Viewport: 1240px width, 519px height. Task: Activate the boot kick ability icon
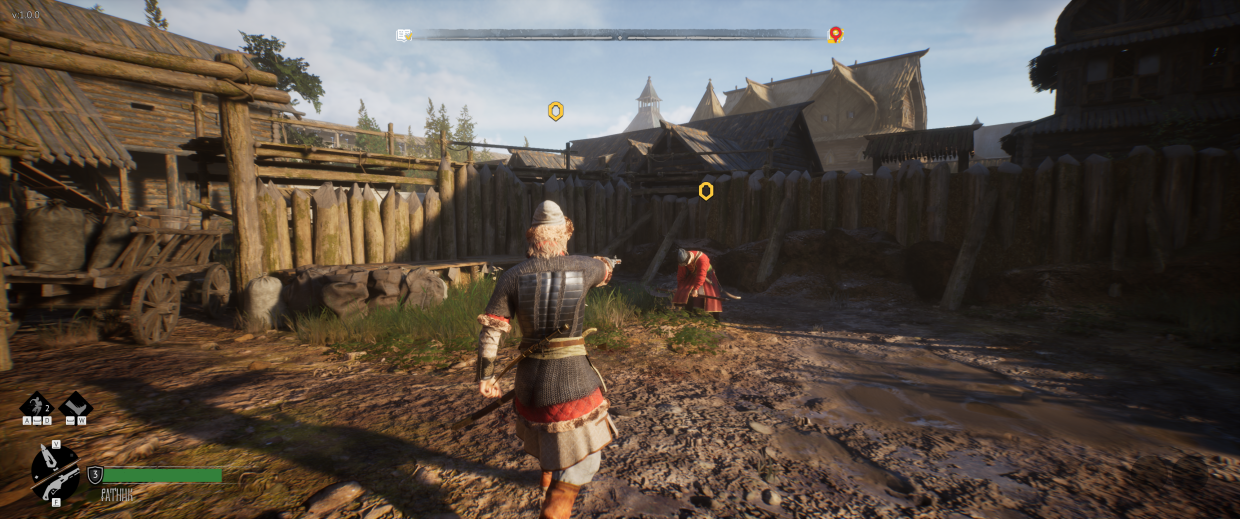pyautogui.click(x=76, y=405)
